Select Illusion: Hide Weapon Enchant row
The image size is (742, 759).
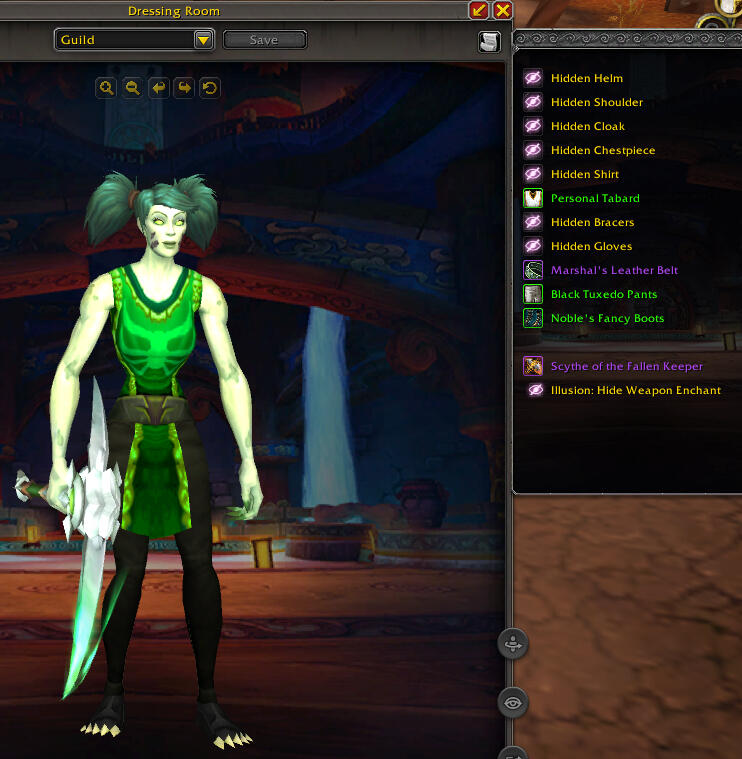click(635, 390)
